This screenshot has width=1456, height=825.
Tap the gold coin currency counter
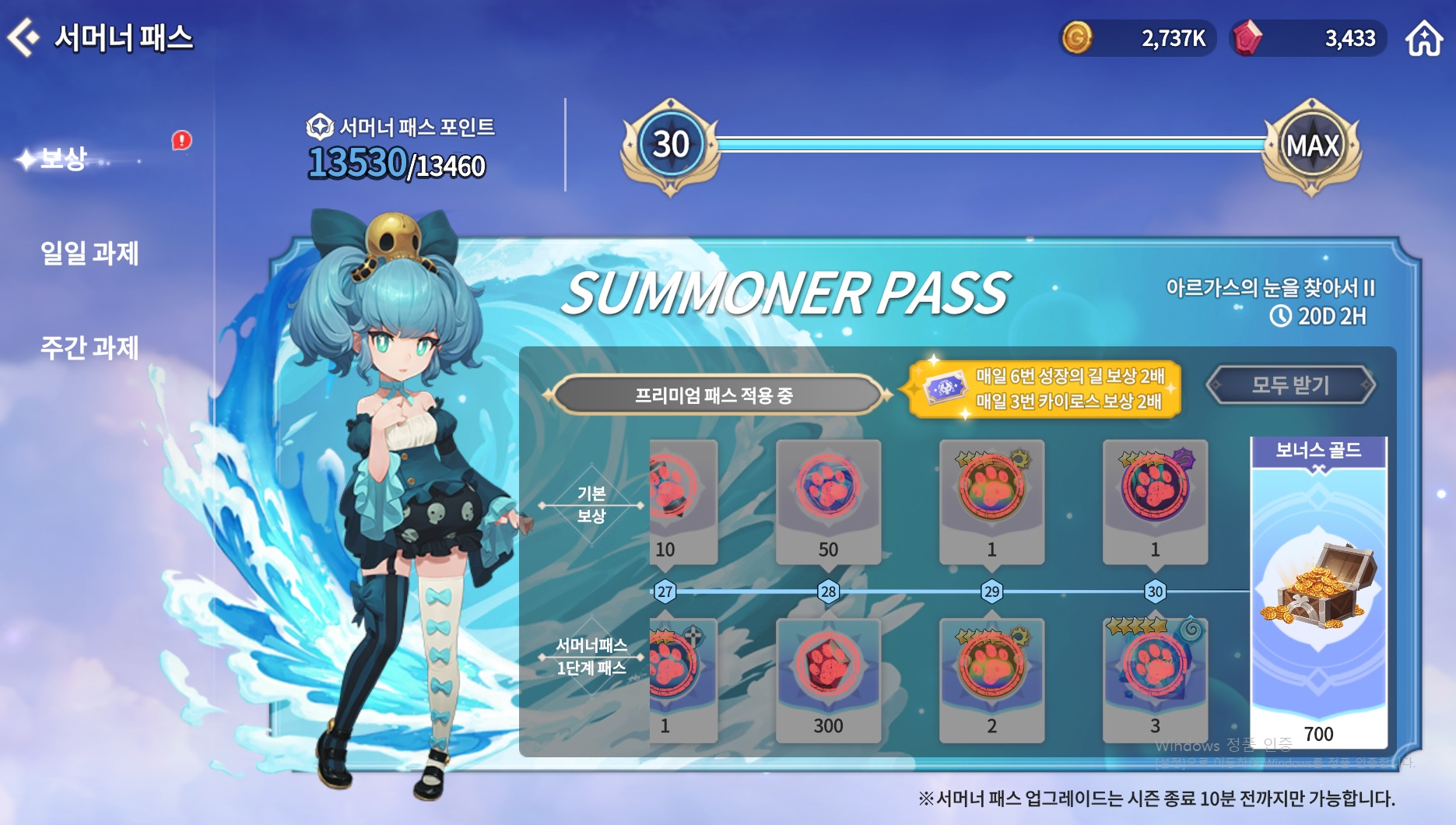pyautogui.click(x=1137, y=38)
